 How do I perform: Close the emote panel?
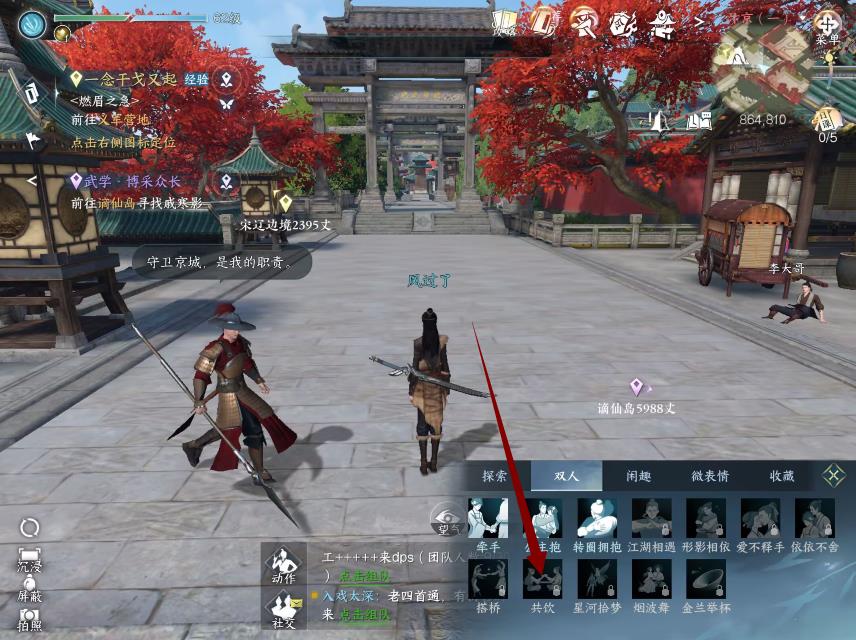833,476
